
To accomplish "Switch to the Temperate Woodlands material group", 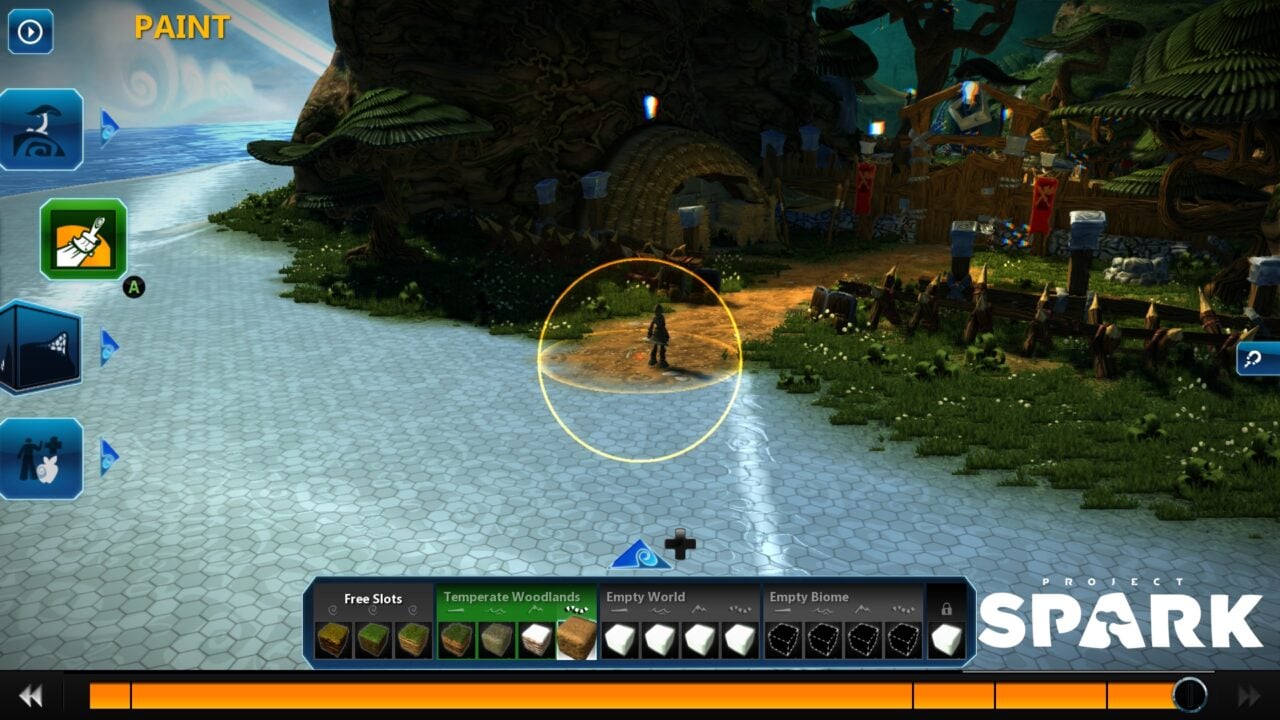I will click(x=512, y=597).
